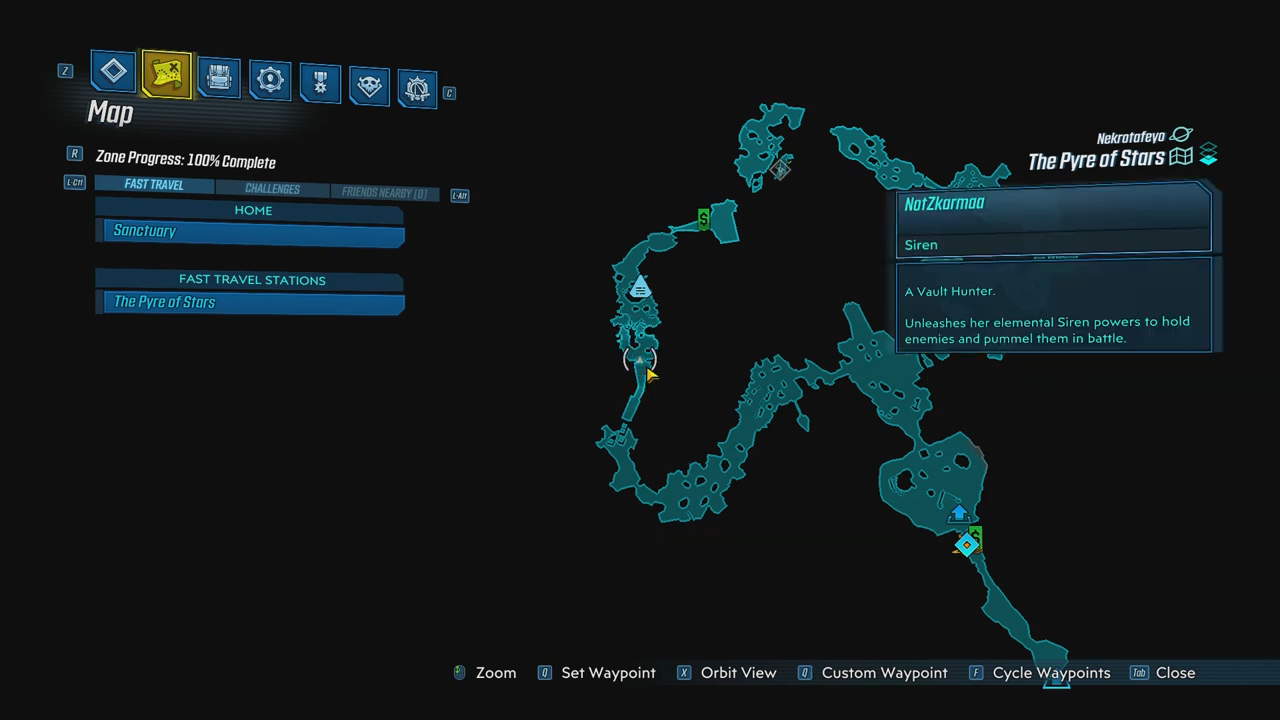Open the Inventory backpack tab
This screenshot has height=720, width=1280.
[218, 78]
